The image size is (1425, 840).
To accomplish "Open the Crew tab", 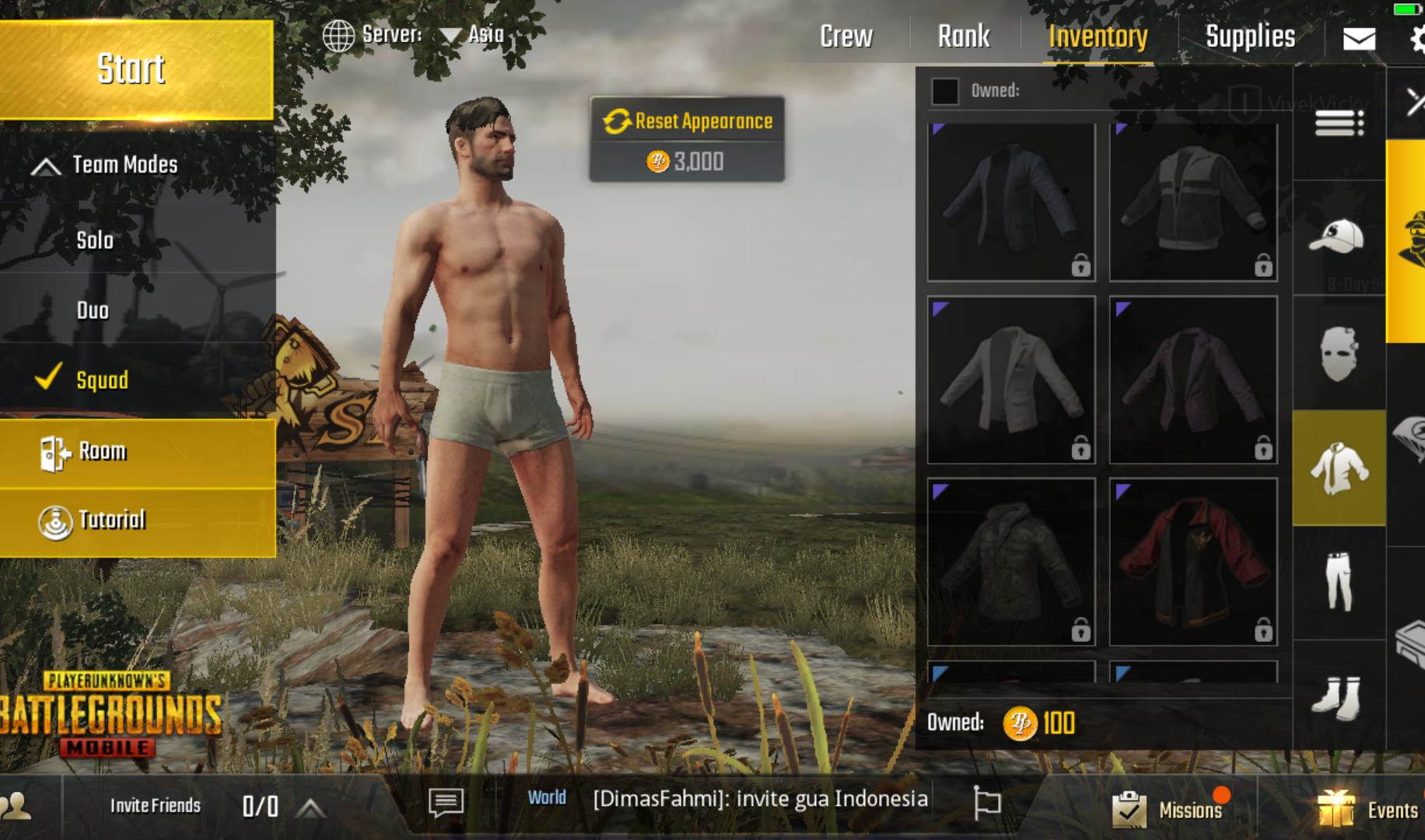I will [x=846, y=37].
